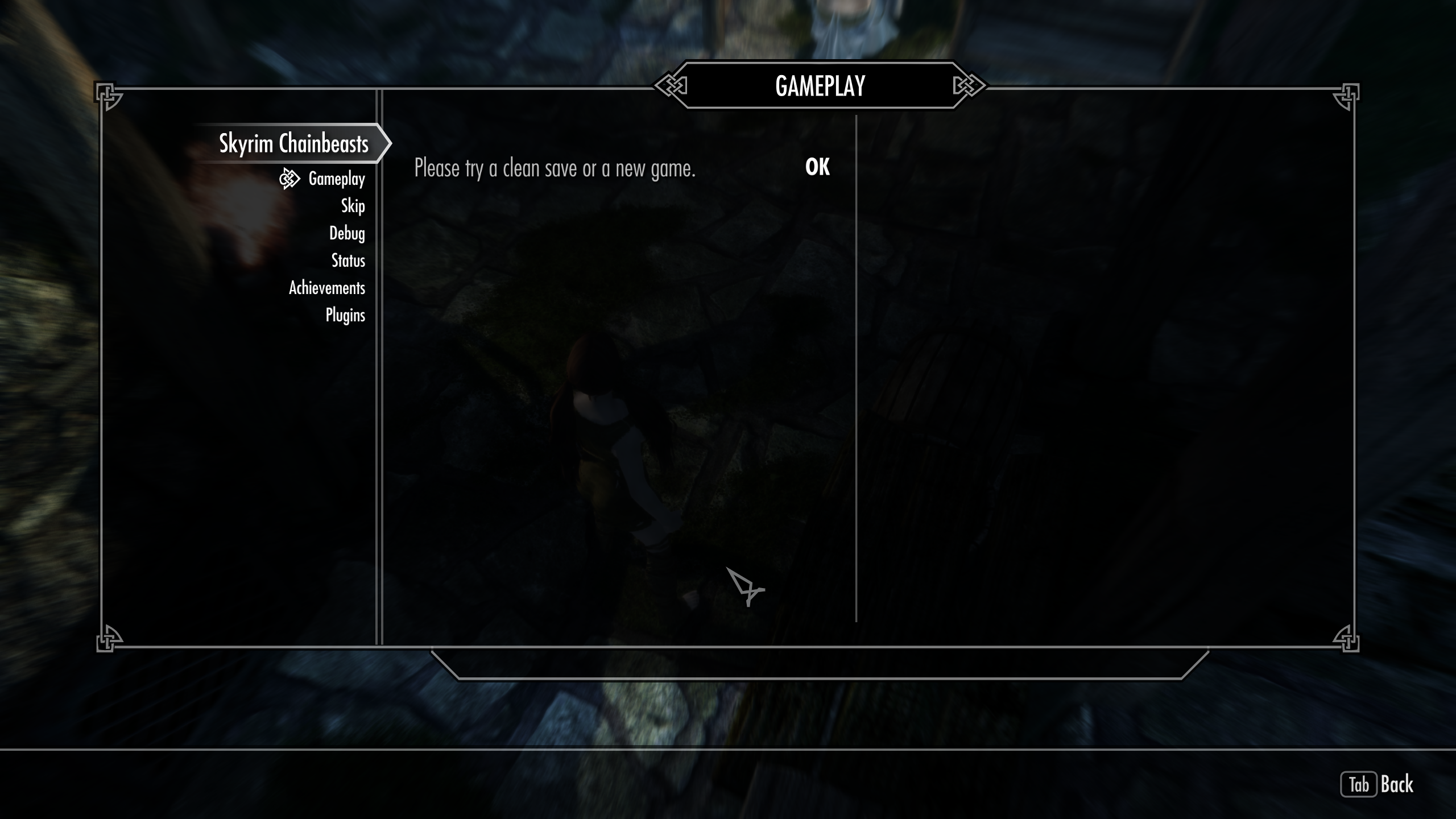Click the top-left corner knot ornament
The image size is (1456, 819).
[107, 94]
